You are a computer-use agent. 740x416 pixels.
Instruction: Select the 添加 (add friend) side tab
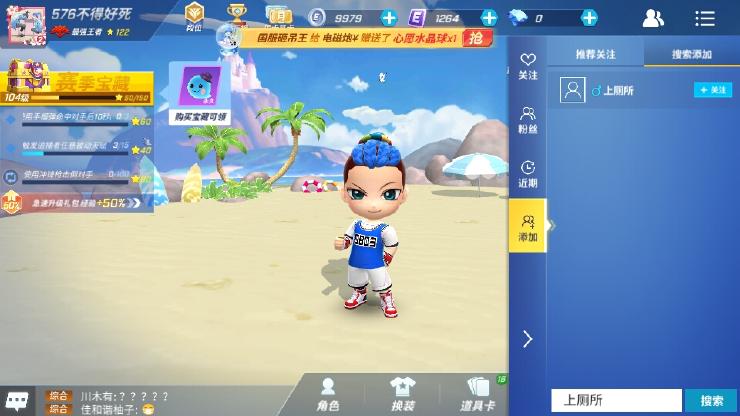527,227
